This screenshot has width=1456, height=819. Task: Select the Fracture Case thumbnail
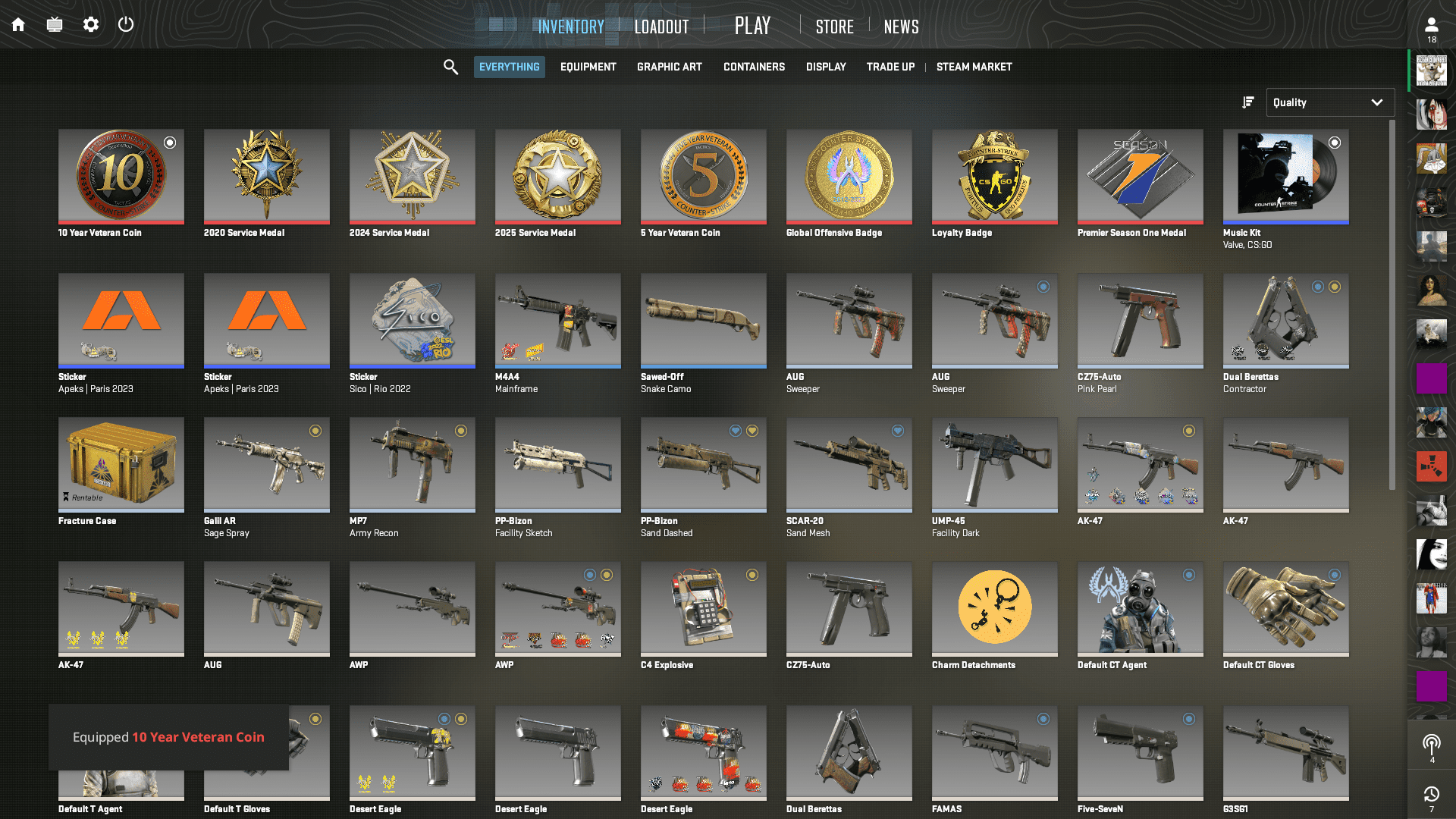coord(121,465)
